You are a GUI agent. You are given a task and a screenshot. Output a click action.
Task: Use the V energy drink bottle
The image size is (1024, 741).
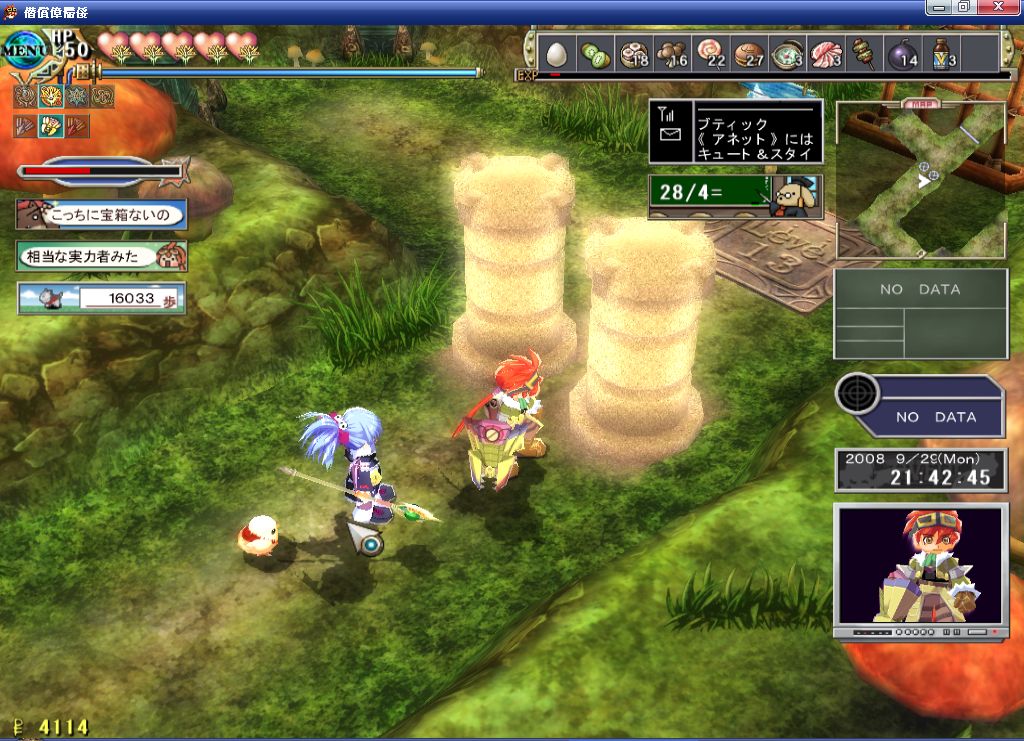pyautogui.click(x=940, y=53)
